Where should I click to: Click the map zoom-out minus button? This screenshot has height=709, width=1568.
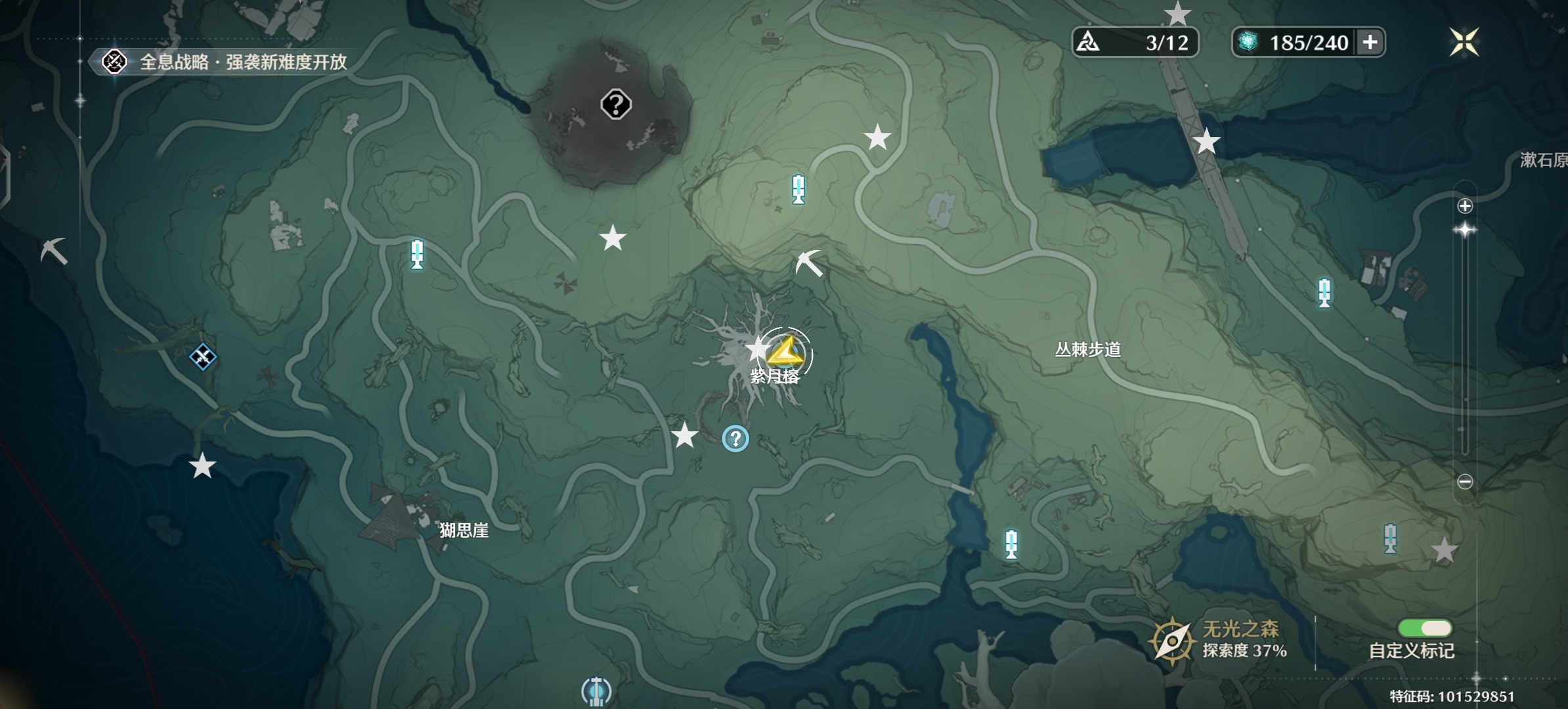tap(1464, 482)
